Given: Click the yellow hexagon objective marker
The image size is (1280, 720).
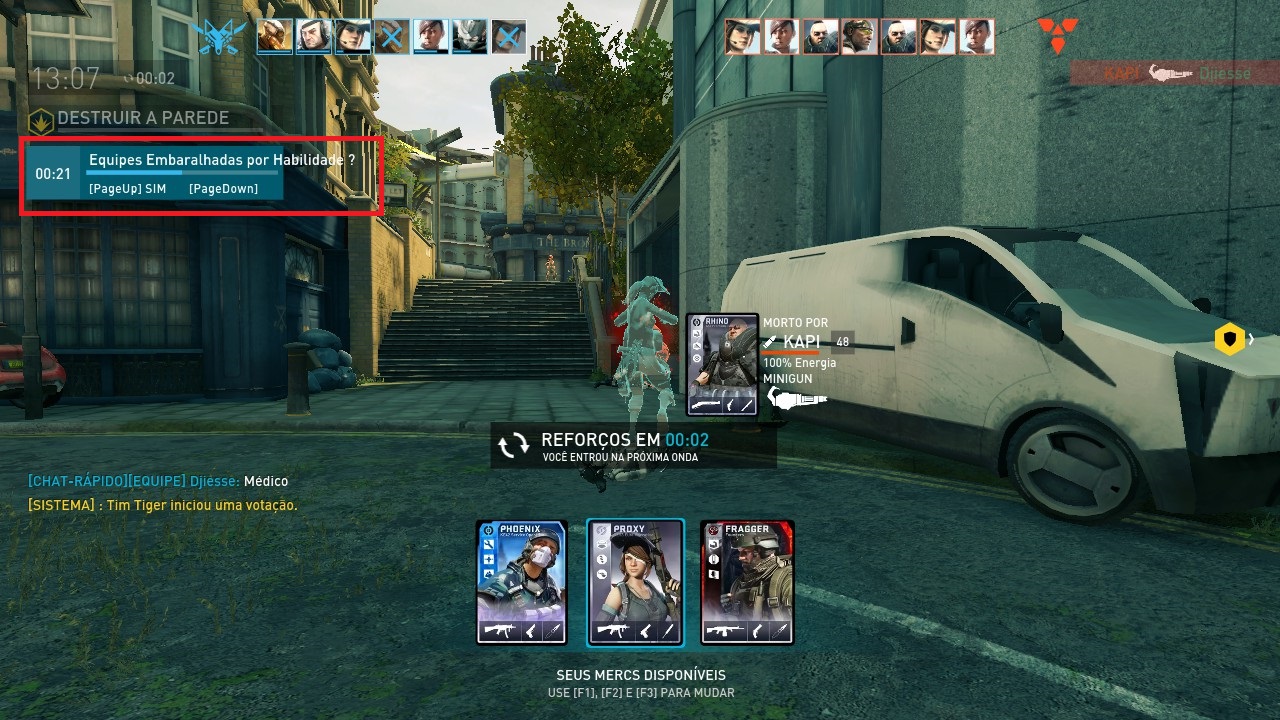Looking at the screenshot, I should tap(1229, 340).
